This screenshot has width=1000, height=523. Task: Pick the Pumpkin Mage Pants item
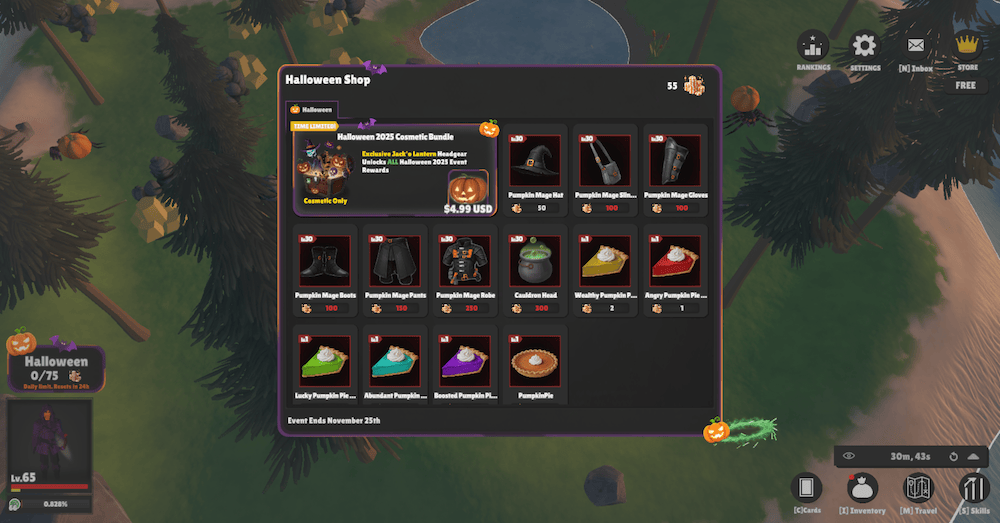[393, 262]
